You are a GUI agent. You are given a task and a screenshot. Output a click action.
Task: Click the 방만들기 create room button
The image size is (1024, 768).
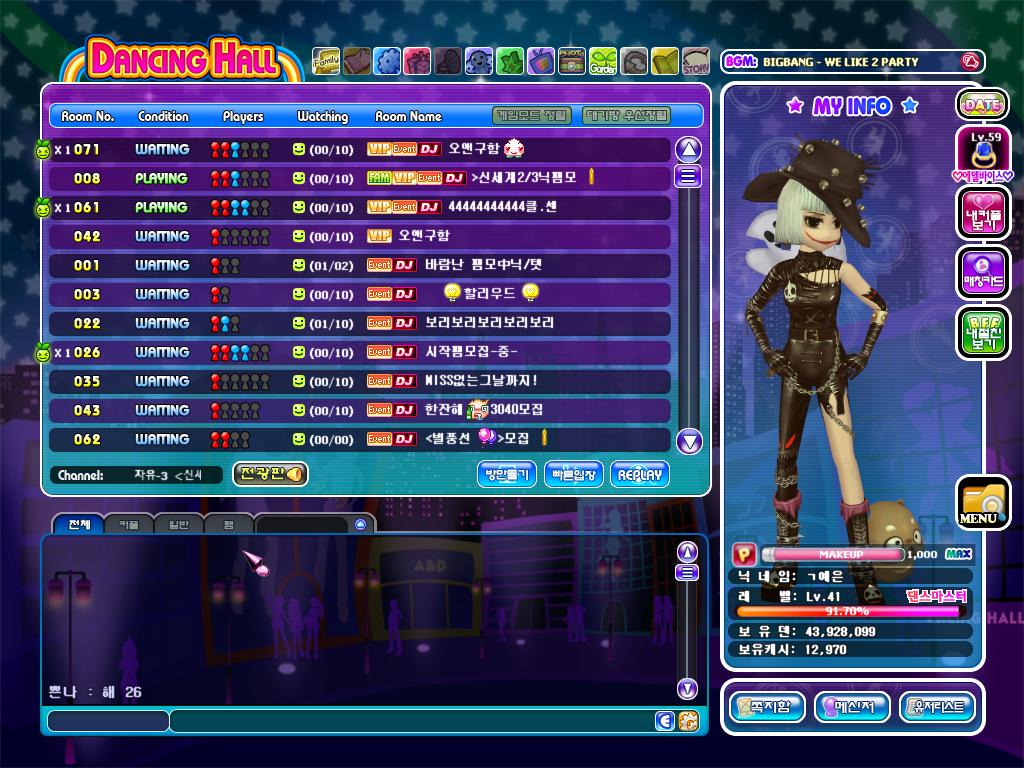click(507, 474)
